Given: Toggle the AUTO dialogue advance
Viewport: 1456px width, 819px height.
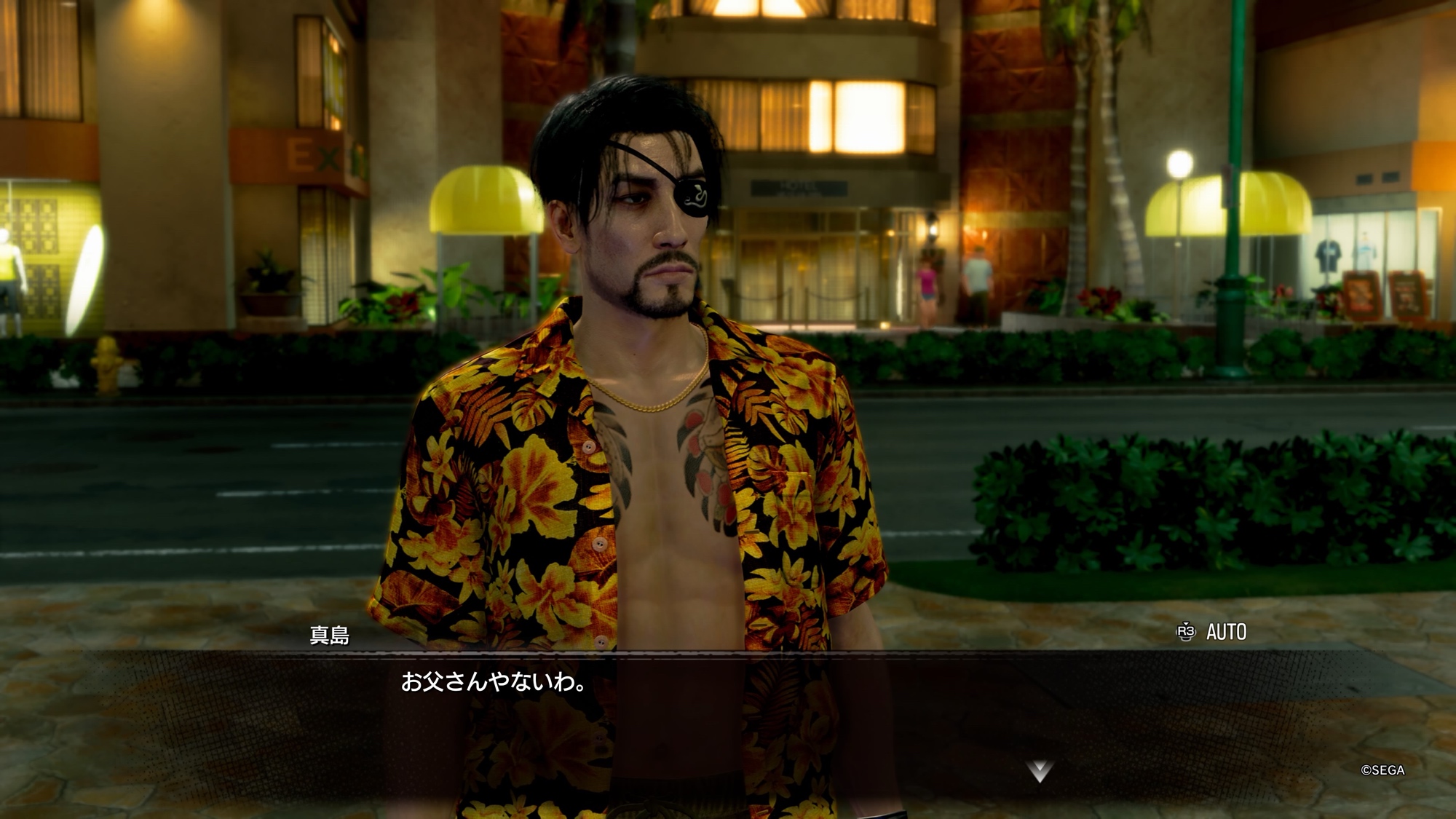Looking at the screenshot, I should (1213, 632).
